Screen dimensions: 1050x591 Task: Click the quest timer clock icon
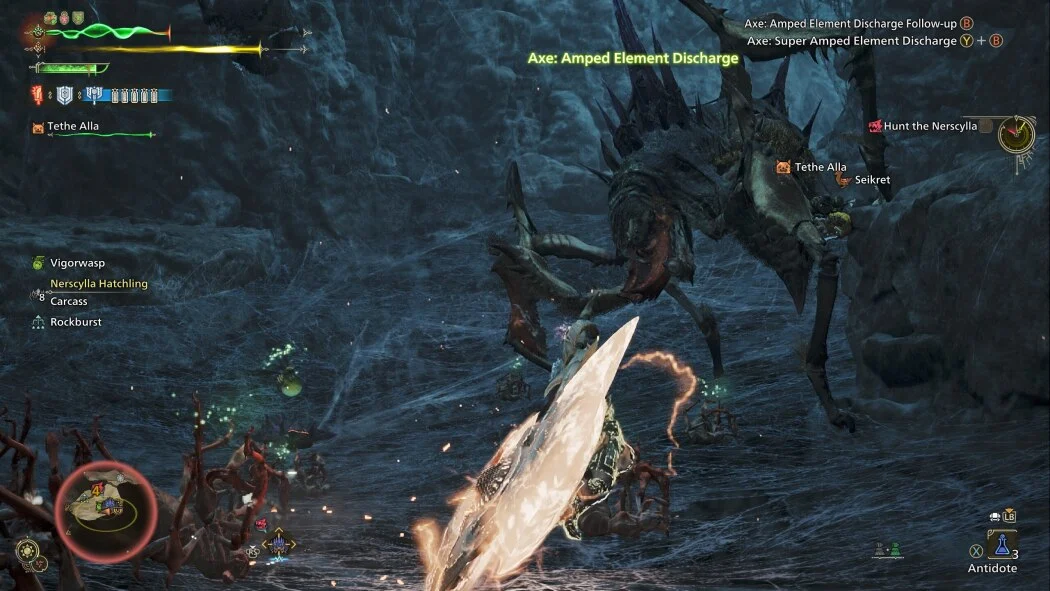(1016, 133)
